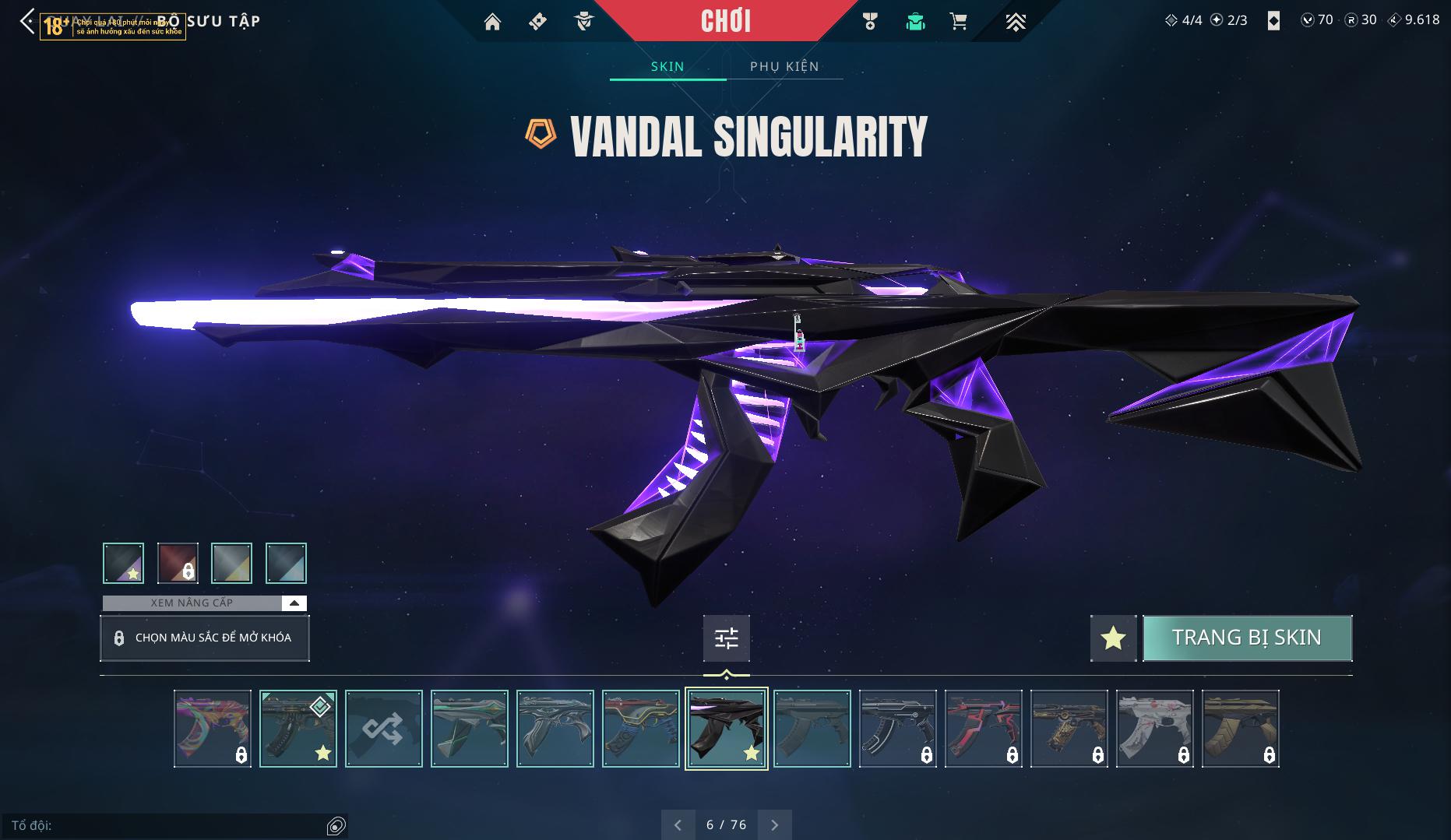Viewport: 1451px width, 840px height.
Task: Open the store cart icon
Action: (x=959, y=22)
